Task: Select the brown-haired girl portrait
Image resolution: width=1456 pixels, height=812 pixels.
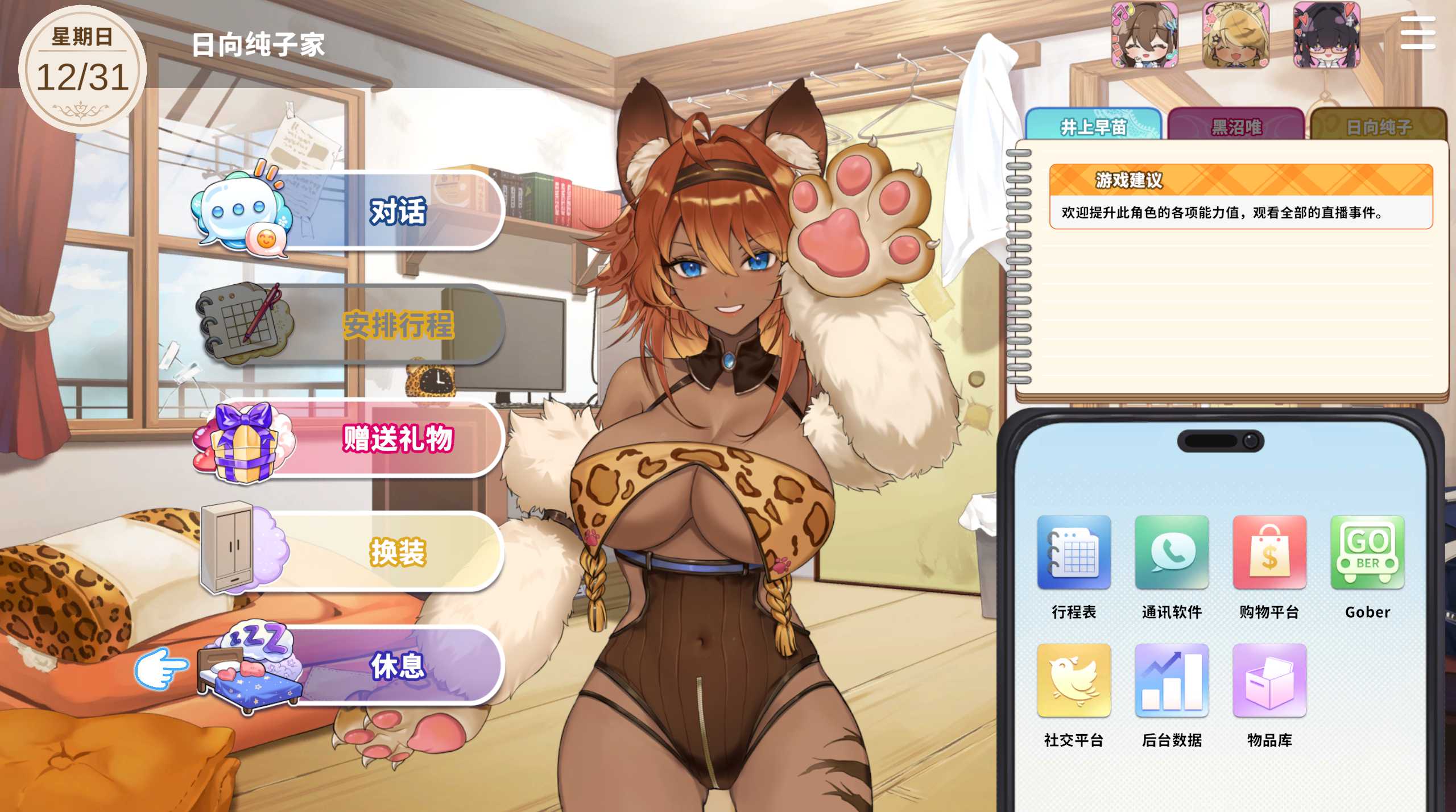Action: [1145, 35]
